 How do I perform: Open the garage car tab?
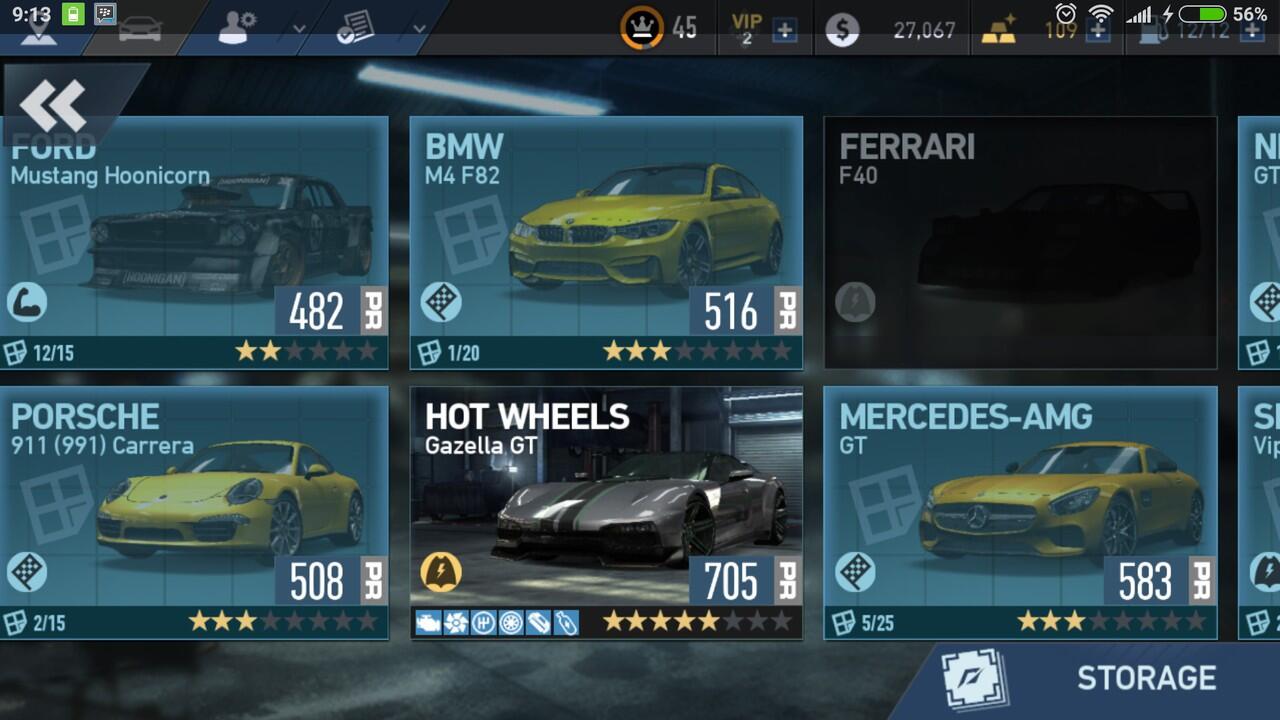(140, 29)
